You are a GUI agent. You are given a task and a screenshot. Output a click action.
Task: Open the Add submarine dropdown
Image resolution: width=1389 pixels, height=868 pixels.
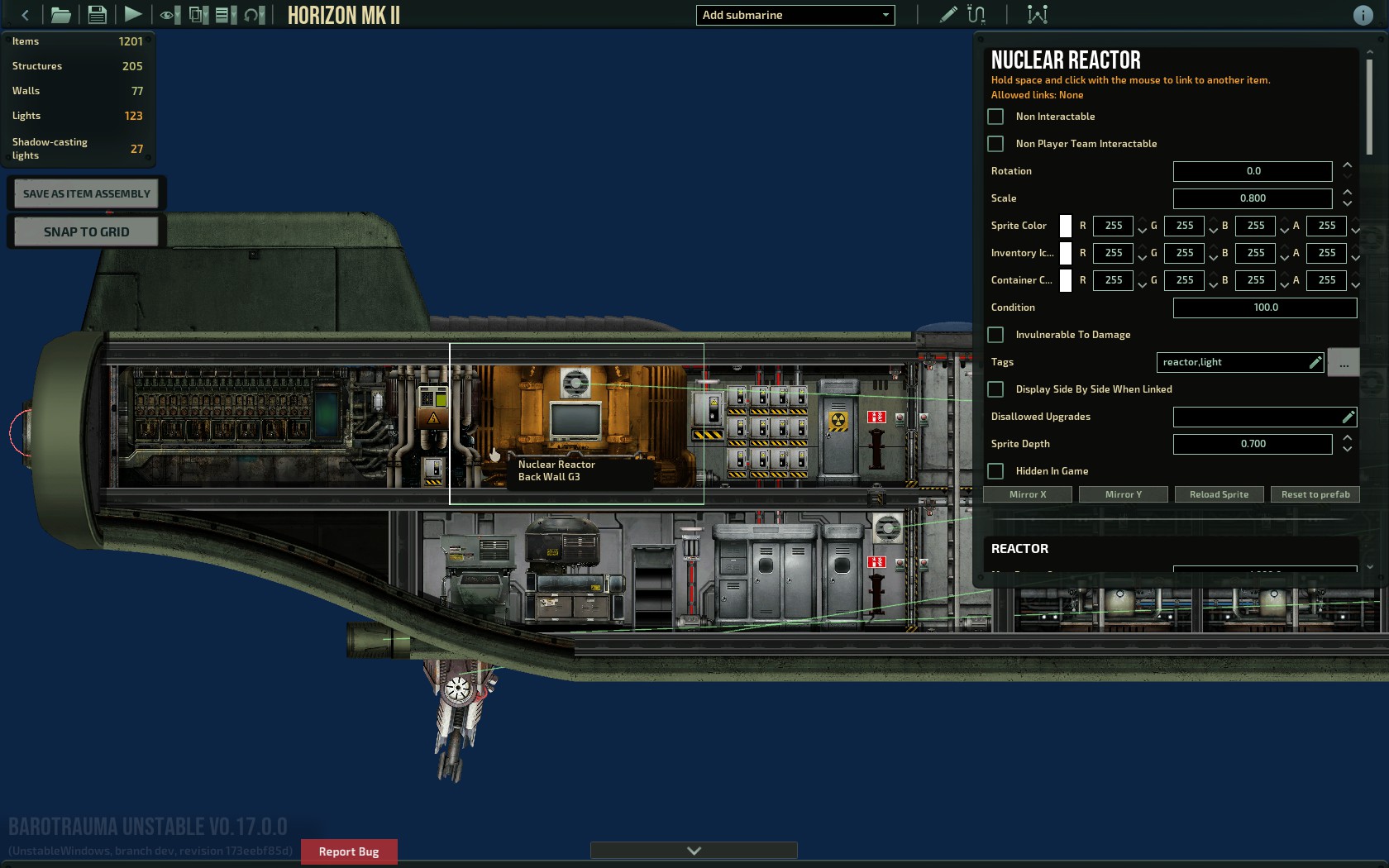point(795,15)
